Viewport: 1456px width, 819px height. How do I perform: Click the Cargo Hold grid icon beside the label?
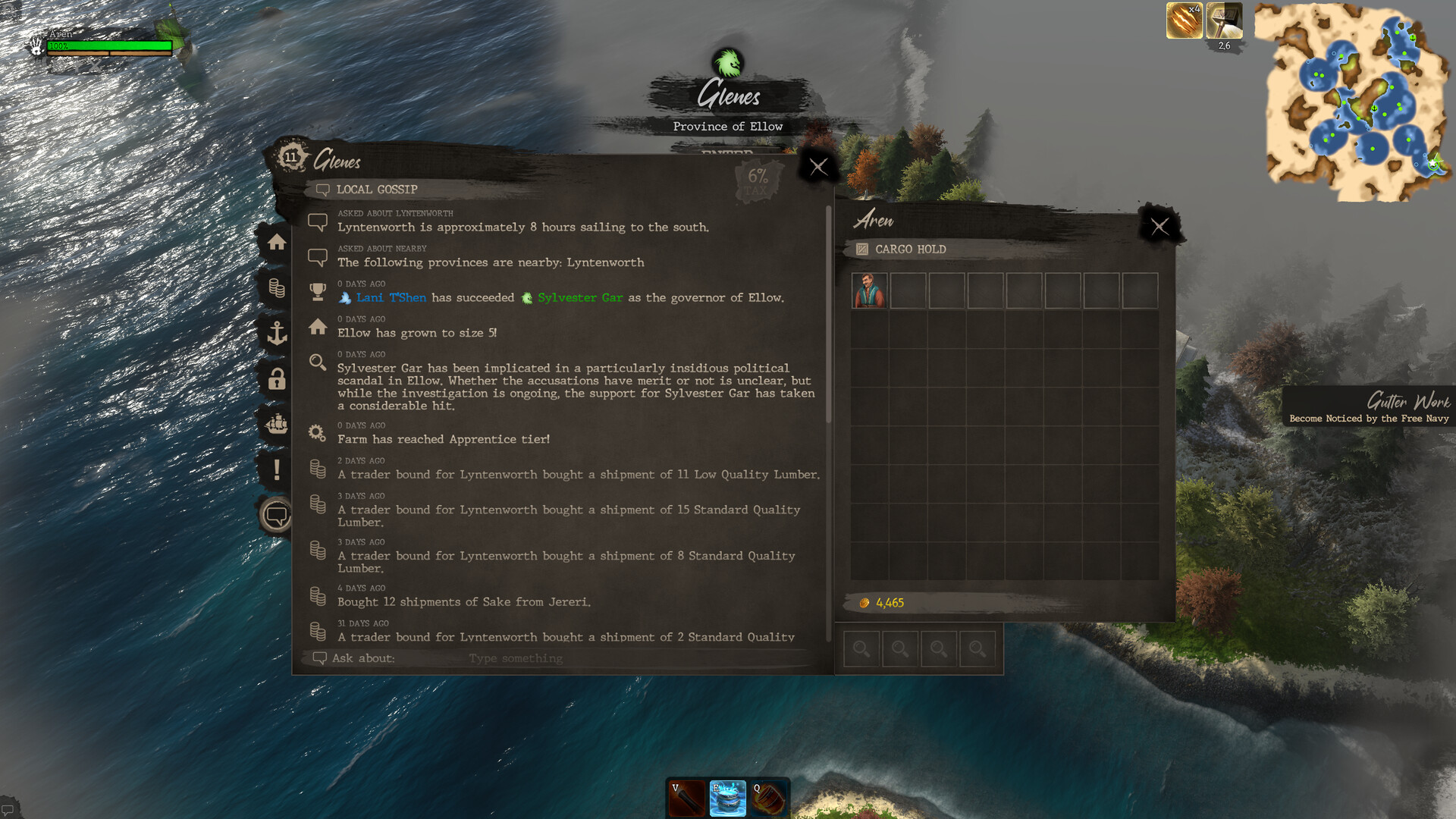click(x=861, y=249)
